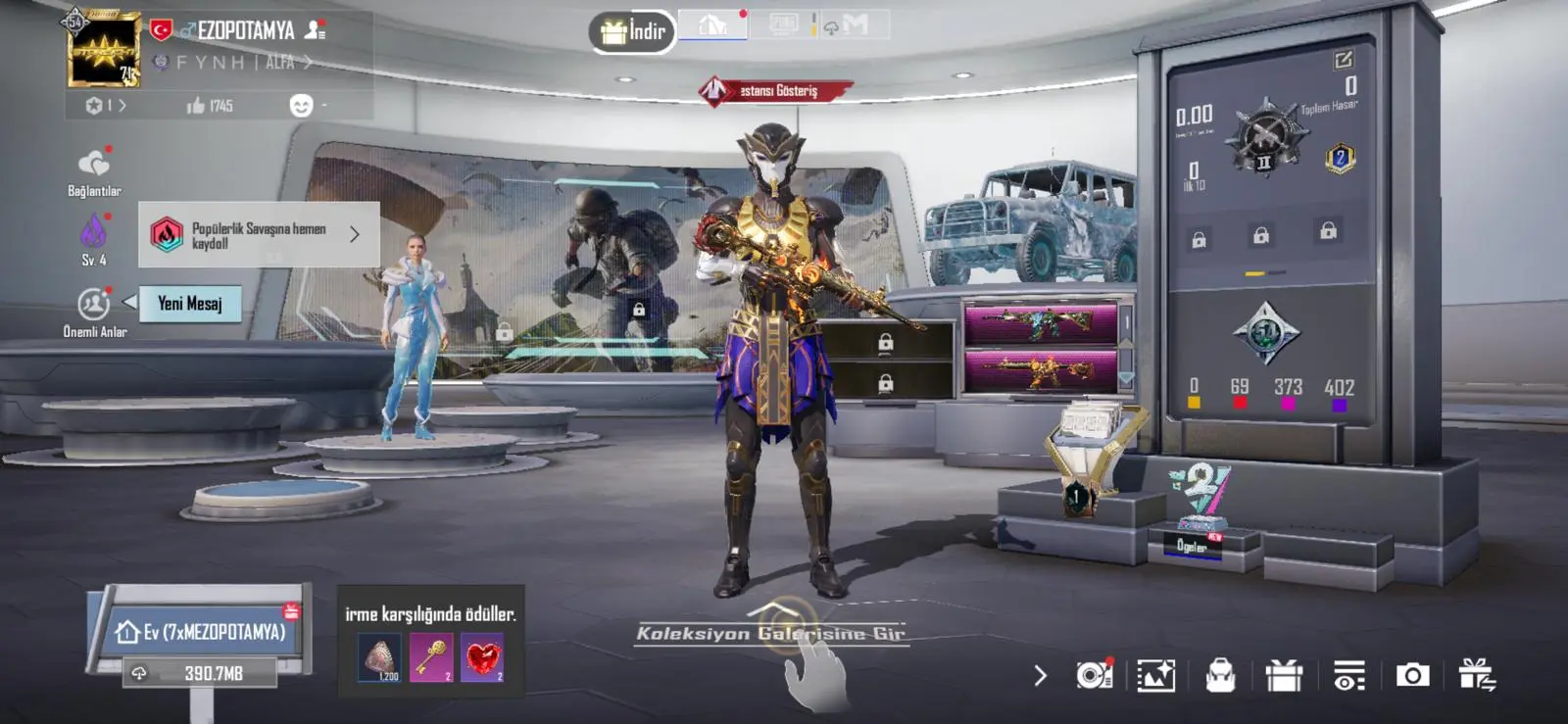Screen dimensions: 1568x724
Task: Enter the Koleksiyon Galerisi collection gallery
Action: point(771,634)
